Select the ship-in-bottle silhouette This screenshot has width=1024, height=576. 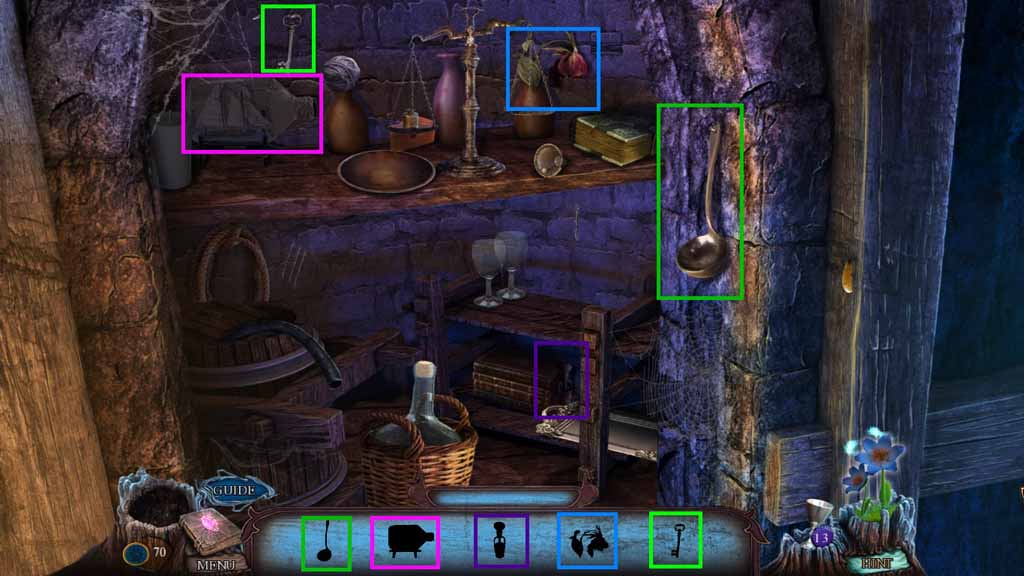(x=404, y=543)
